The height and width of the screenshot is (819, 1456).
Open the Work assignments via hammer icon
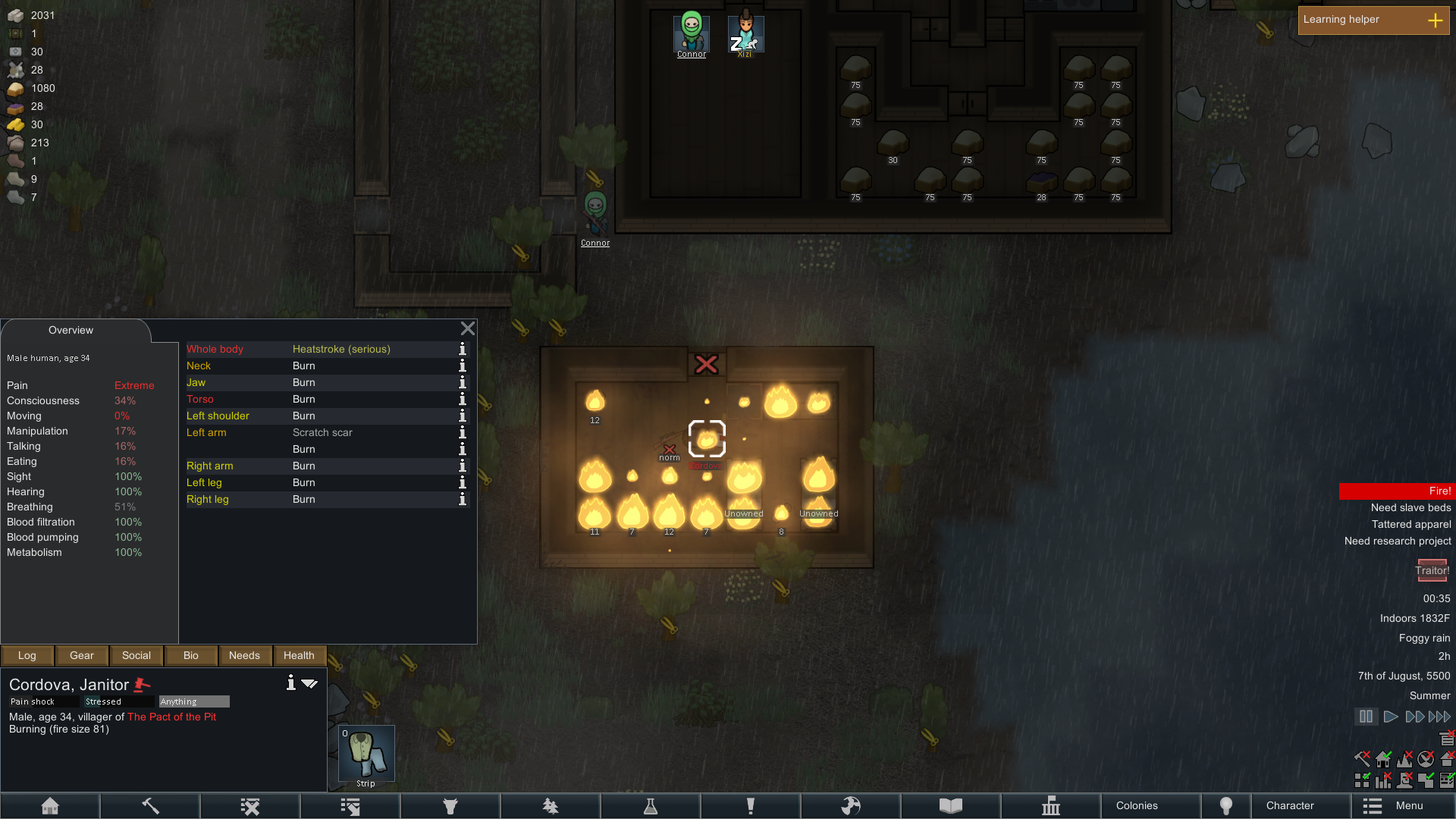click(x=149, y=805)
